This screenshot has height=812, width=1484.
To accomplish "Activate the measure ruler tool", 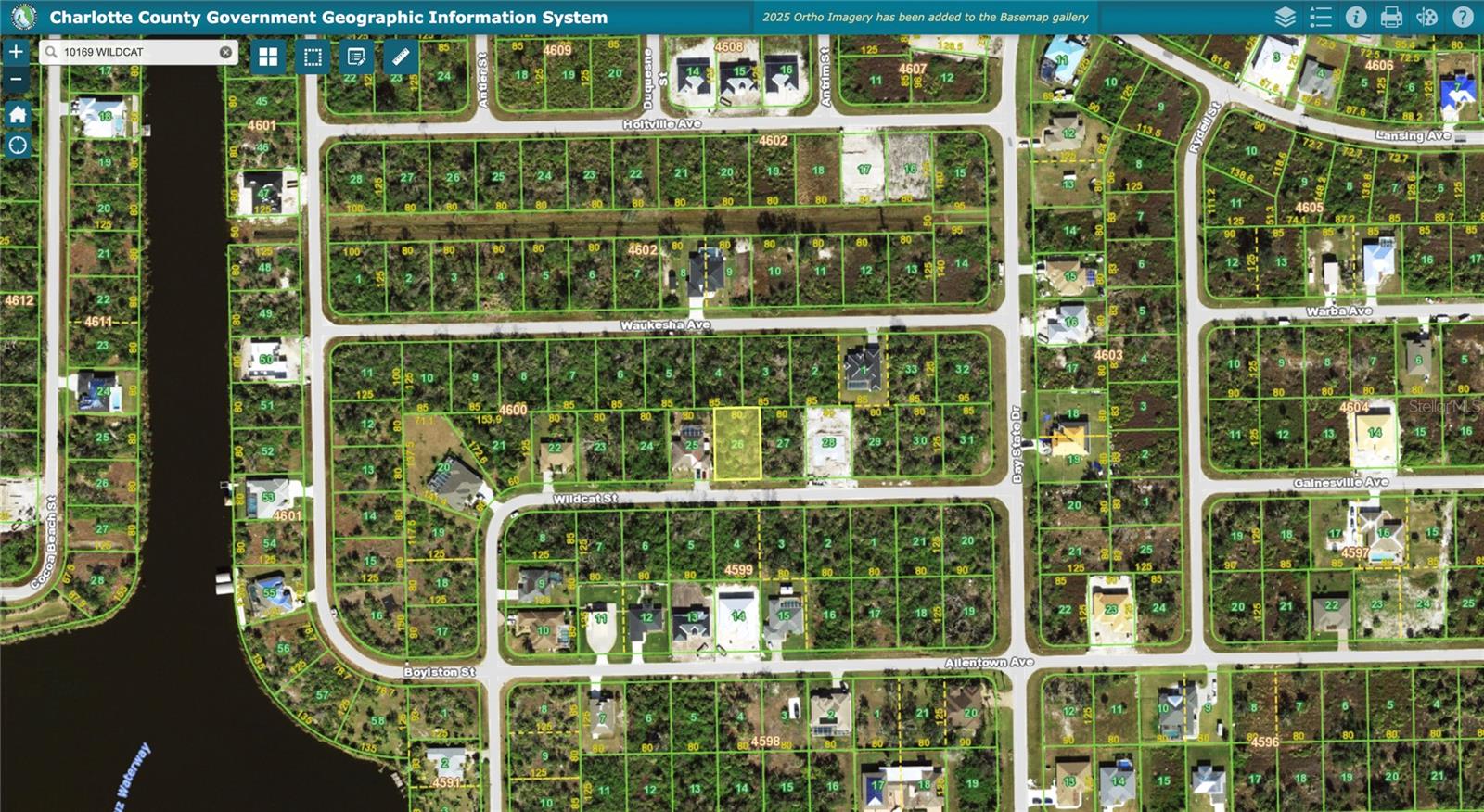I will coord(400,57).
